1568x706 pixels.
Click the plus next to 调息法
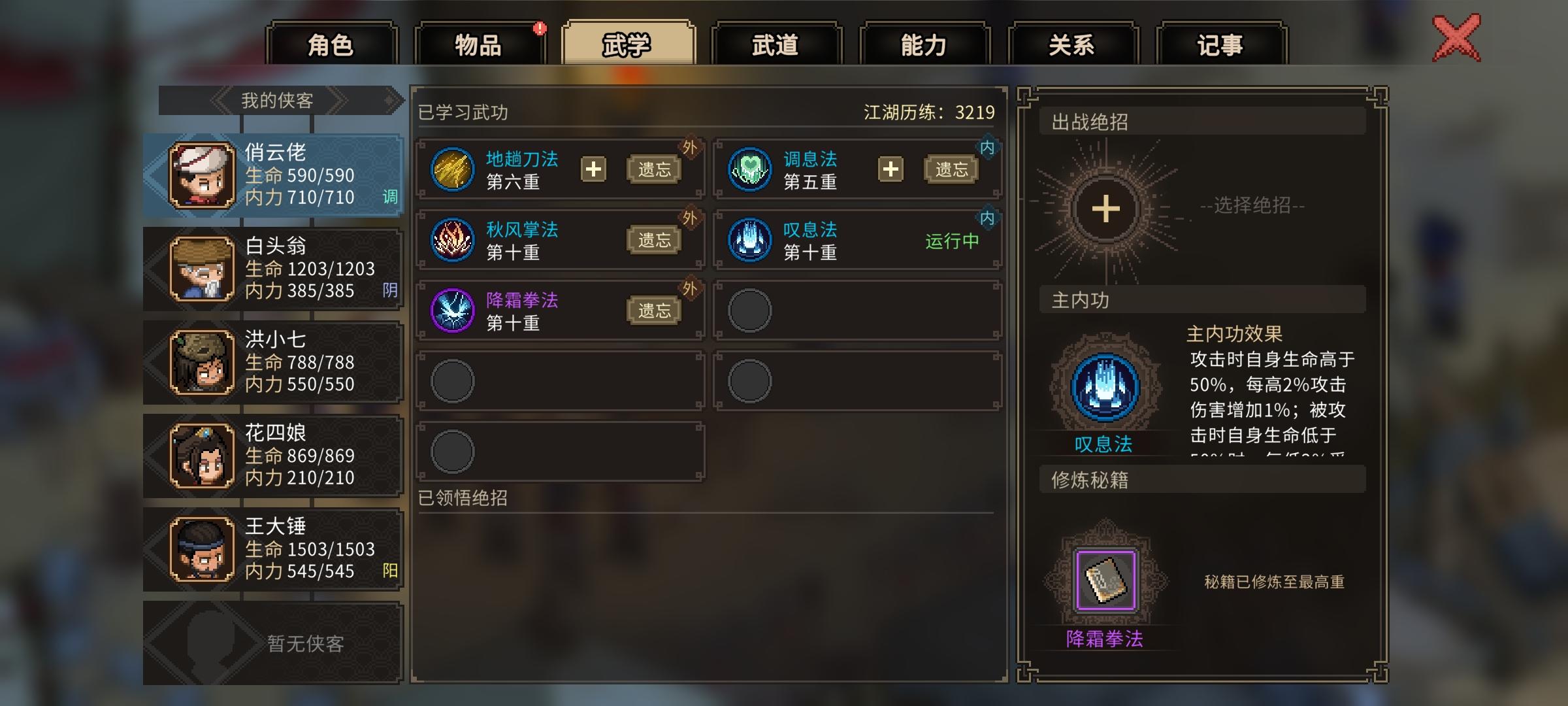point(890,169)
